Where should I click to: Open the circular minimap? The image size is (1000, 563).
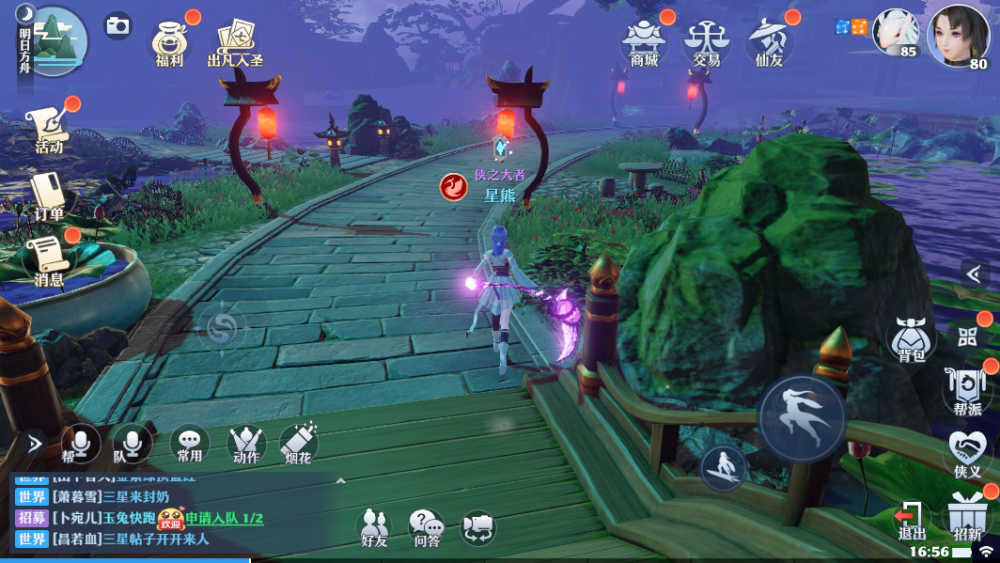pyautogui.click(x=53, y=40)
